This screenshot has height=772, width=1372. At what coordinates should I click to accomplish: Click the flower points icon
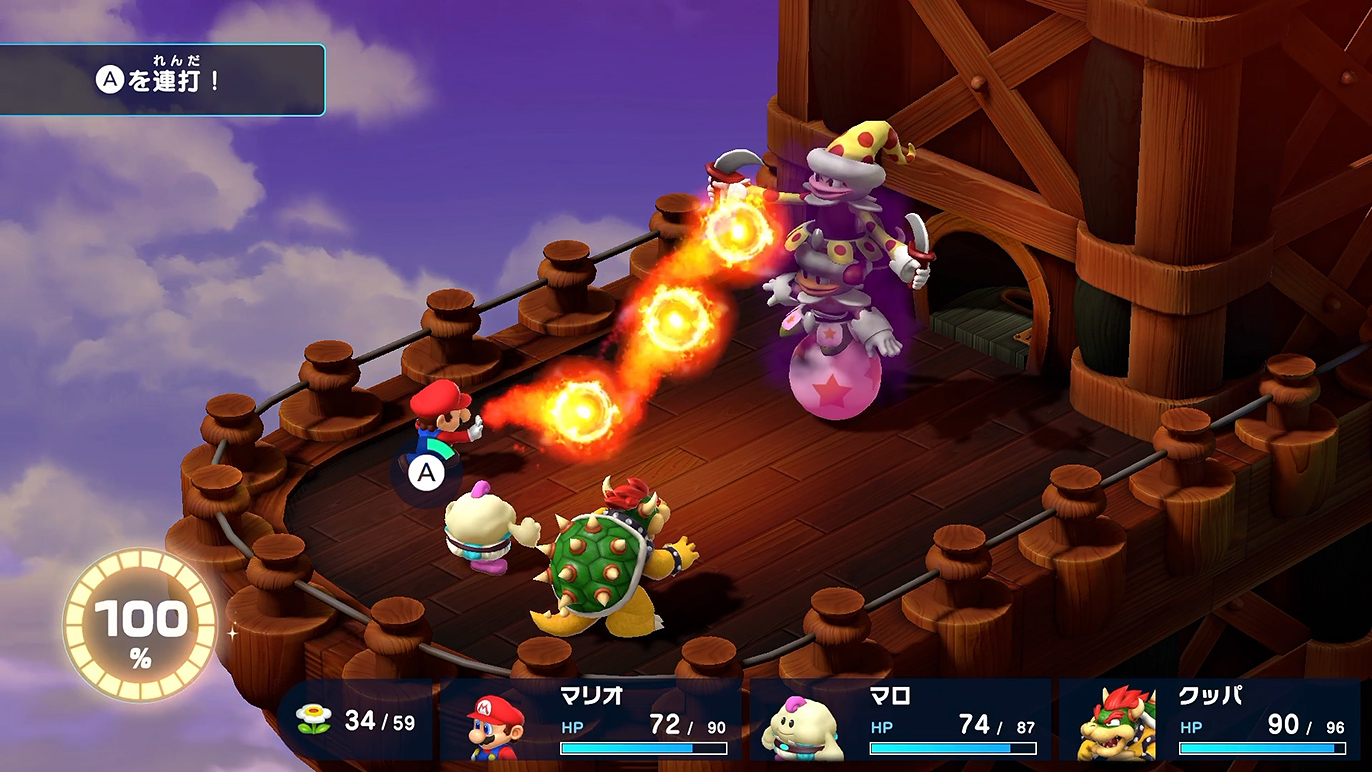coord(313,721)
